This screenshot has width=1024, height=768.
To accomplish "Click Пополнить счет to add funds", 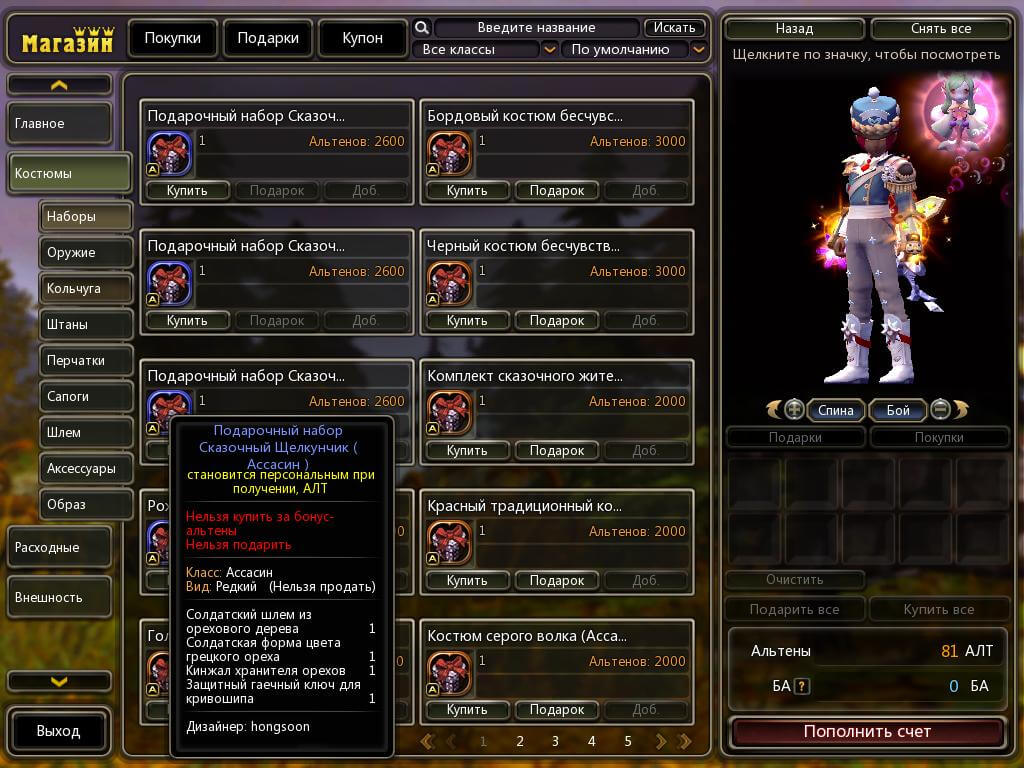I will [x=867, y=732].
